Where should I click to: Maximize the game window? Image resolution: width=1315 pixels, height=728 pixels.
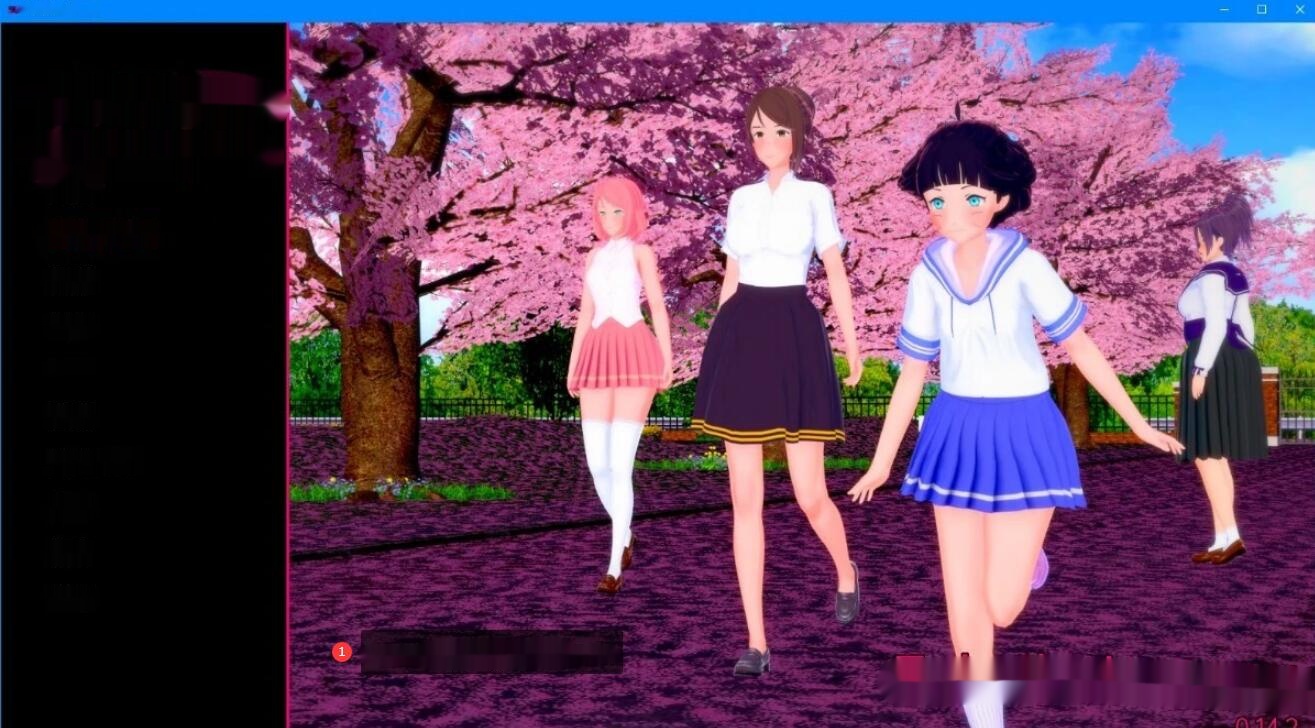click(x=1261, y=8)
